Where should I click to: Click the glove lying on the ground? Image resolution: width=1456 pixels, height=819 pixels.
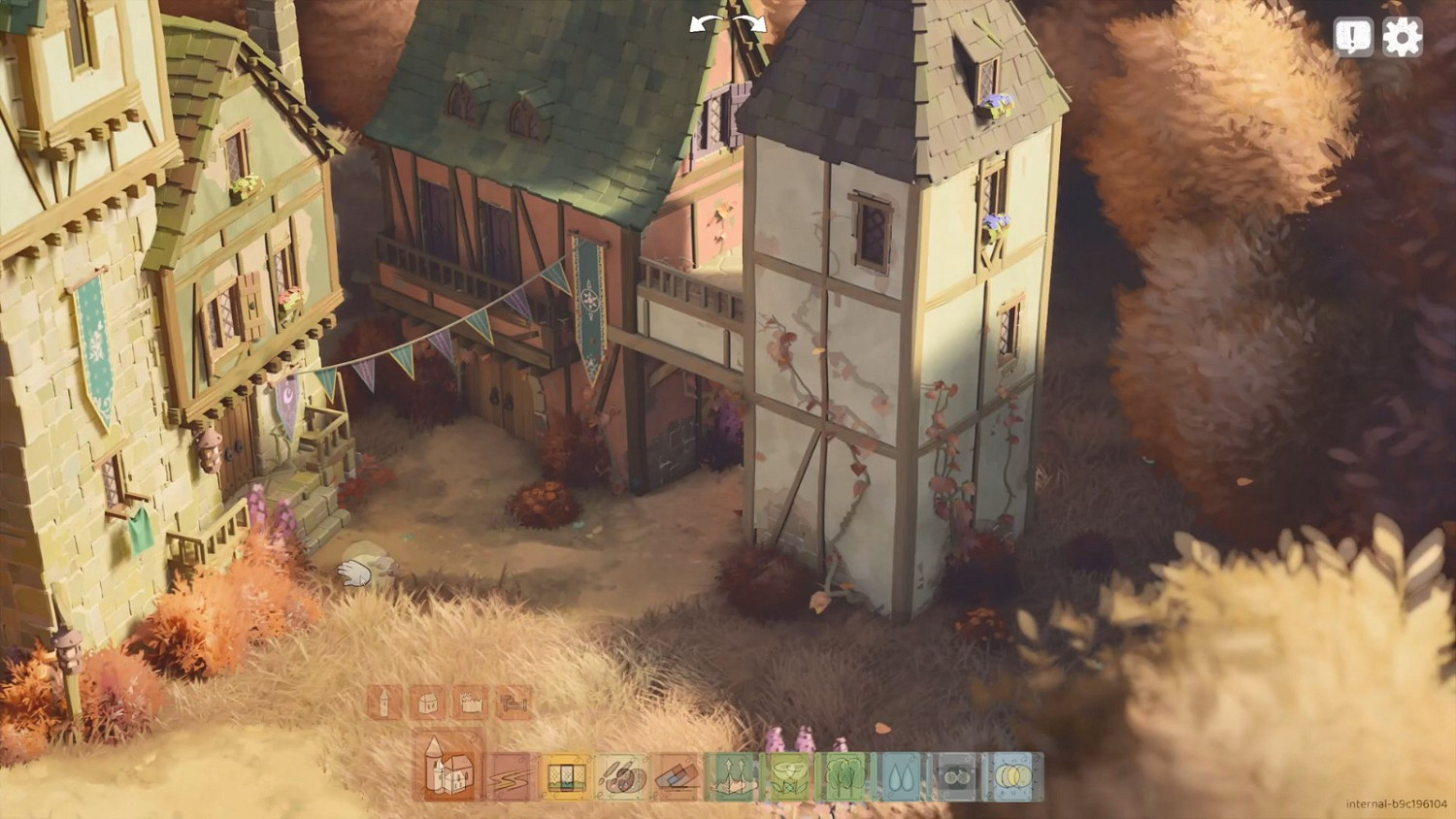355,573
